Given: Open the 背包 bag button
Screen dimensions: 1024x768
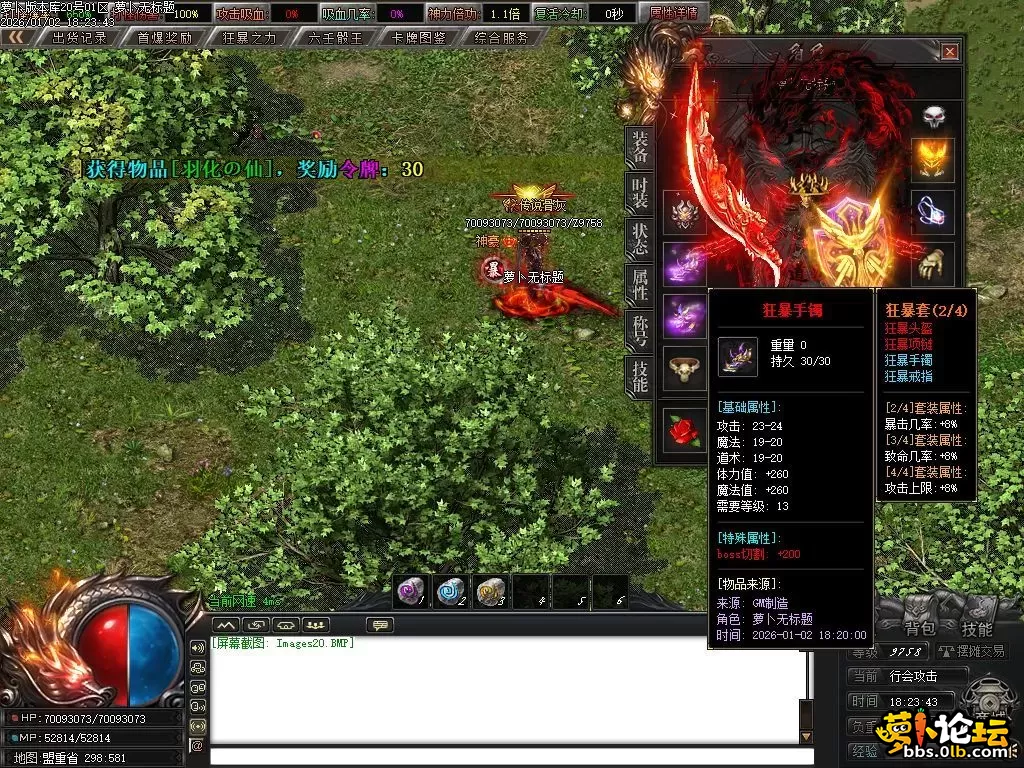Looking at the screenshot, I should click(x=919, y=629).
